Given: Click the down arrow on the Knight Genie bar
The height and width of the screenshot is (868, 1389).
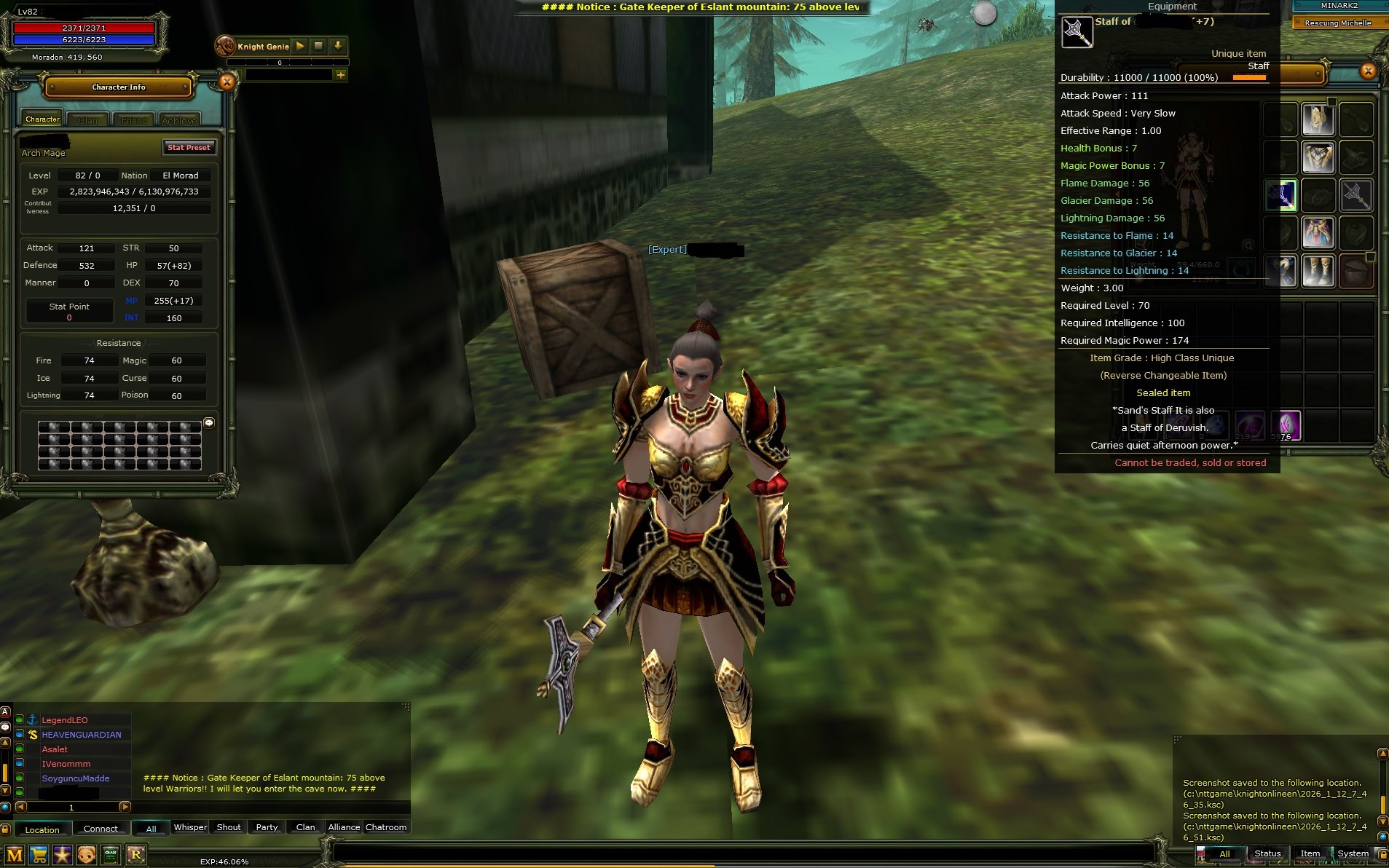Looking at the screenshot, I should [x=337, y=46].
